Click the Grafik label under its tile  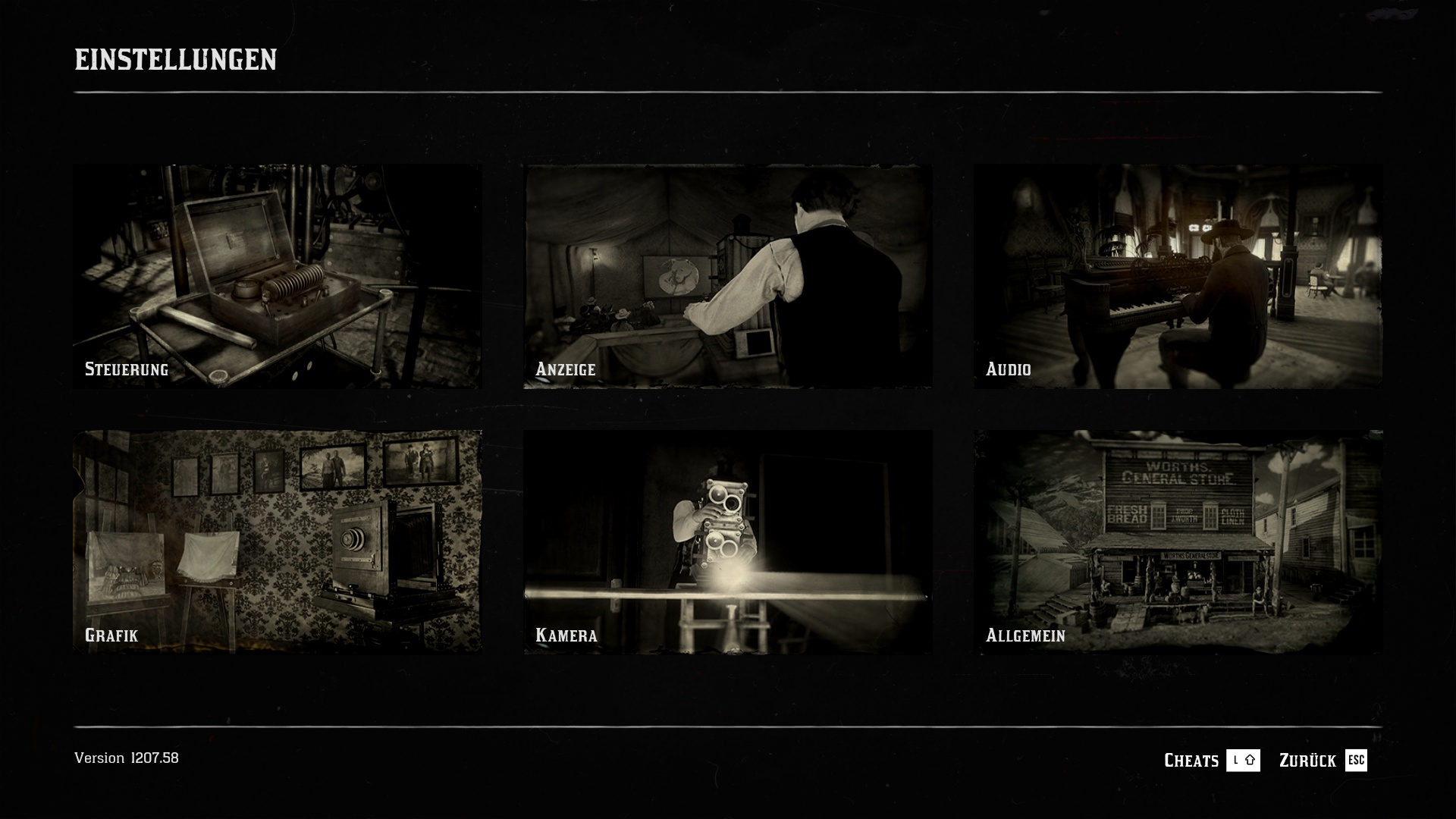(x=111, y=636)
